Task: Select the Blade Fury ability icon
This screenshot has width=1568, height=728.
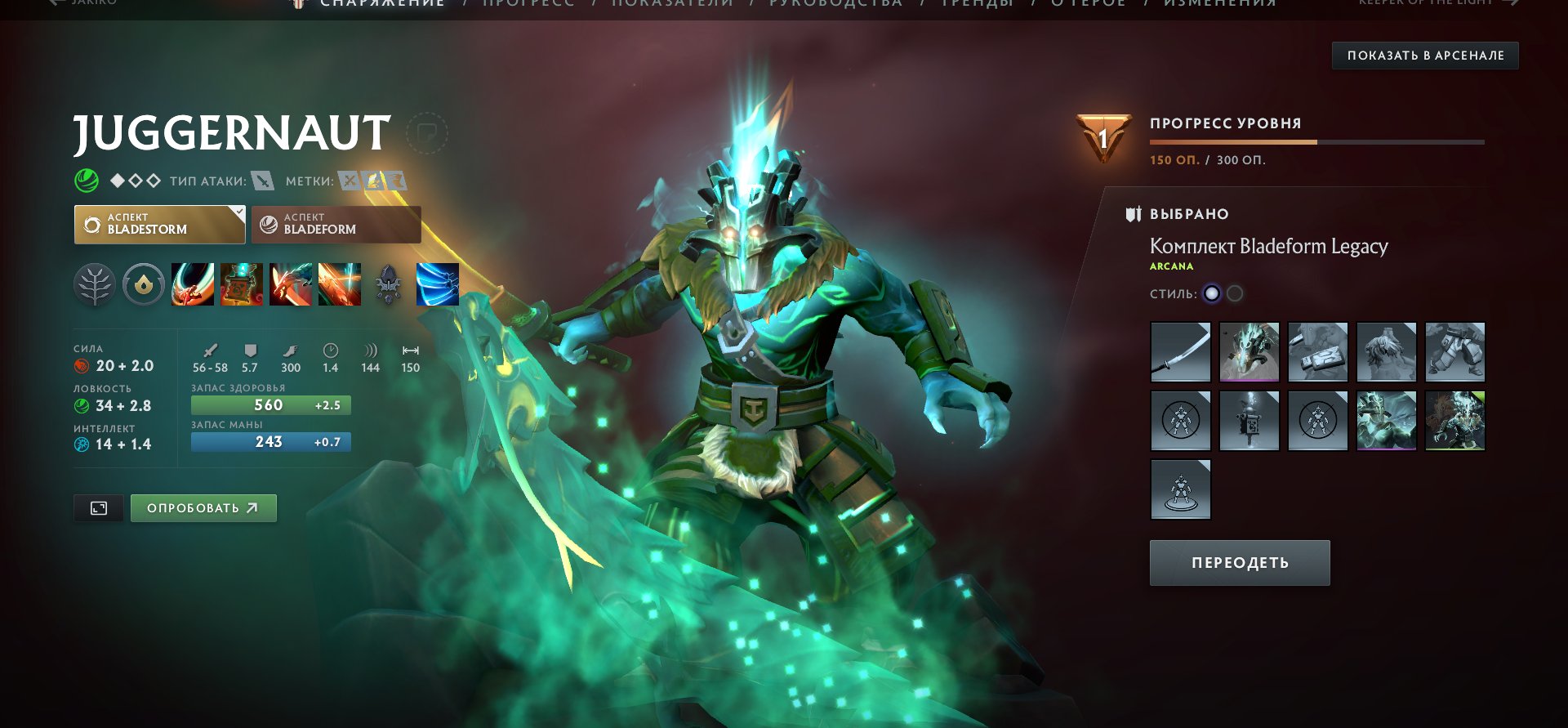Action: [x=194, y=284]
